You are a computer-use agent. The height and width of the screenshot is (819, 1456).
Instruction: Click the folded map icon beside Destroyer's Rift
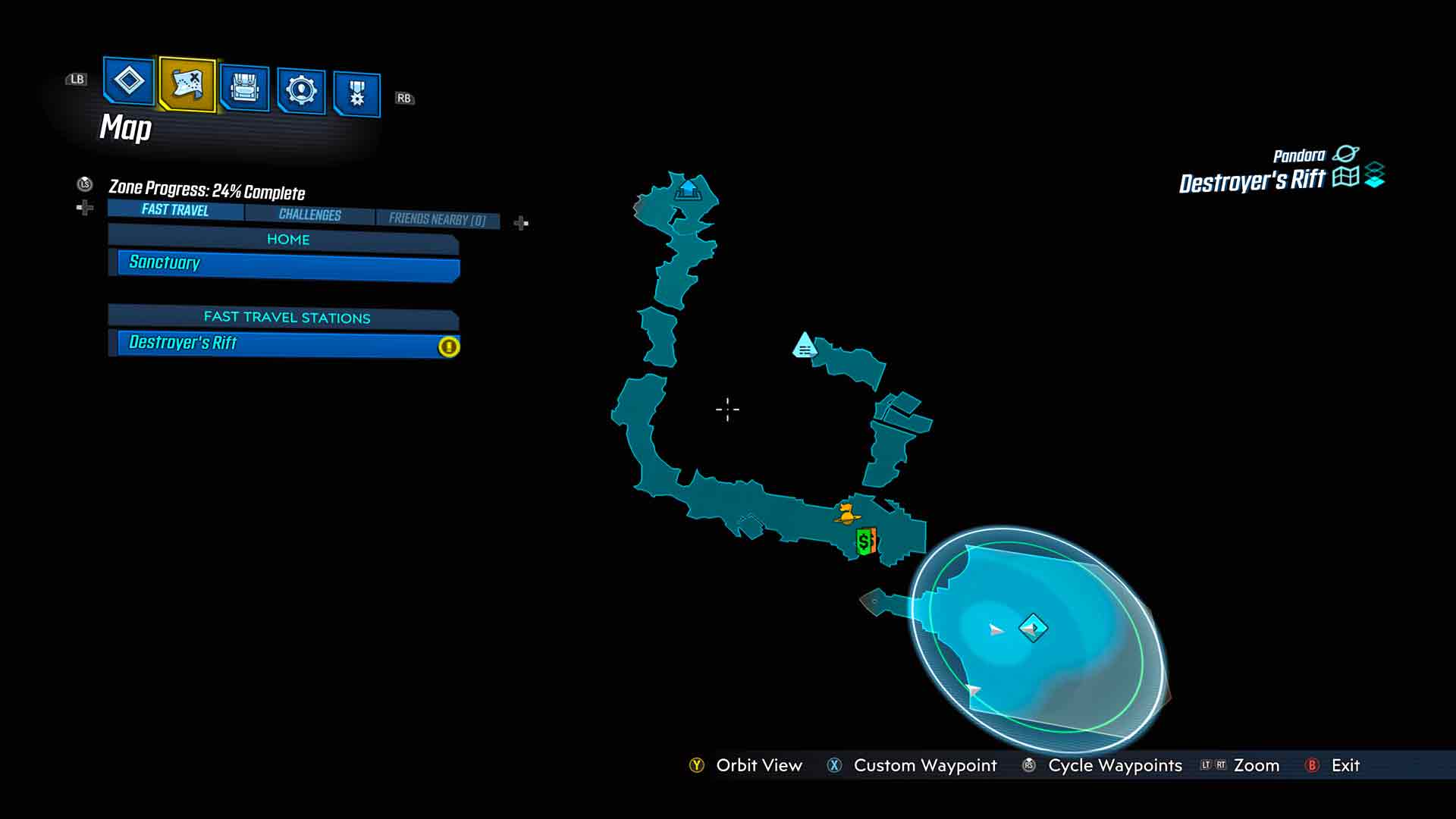click(x=1345, y=177)
